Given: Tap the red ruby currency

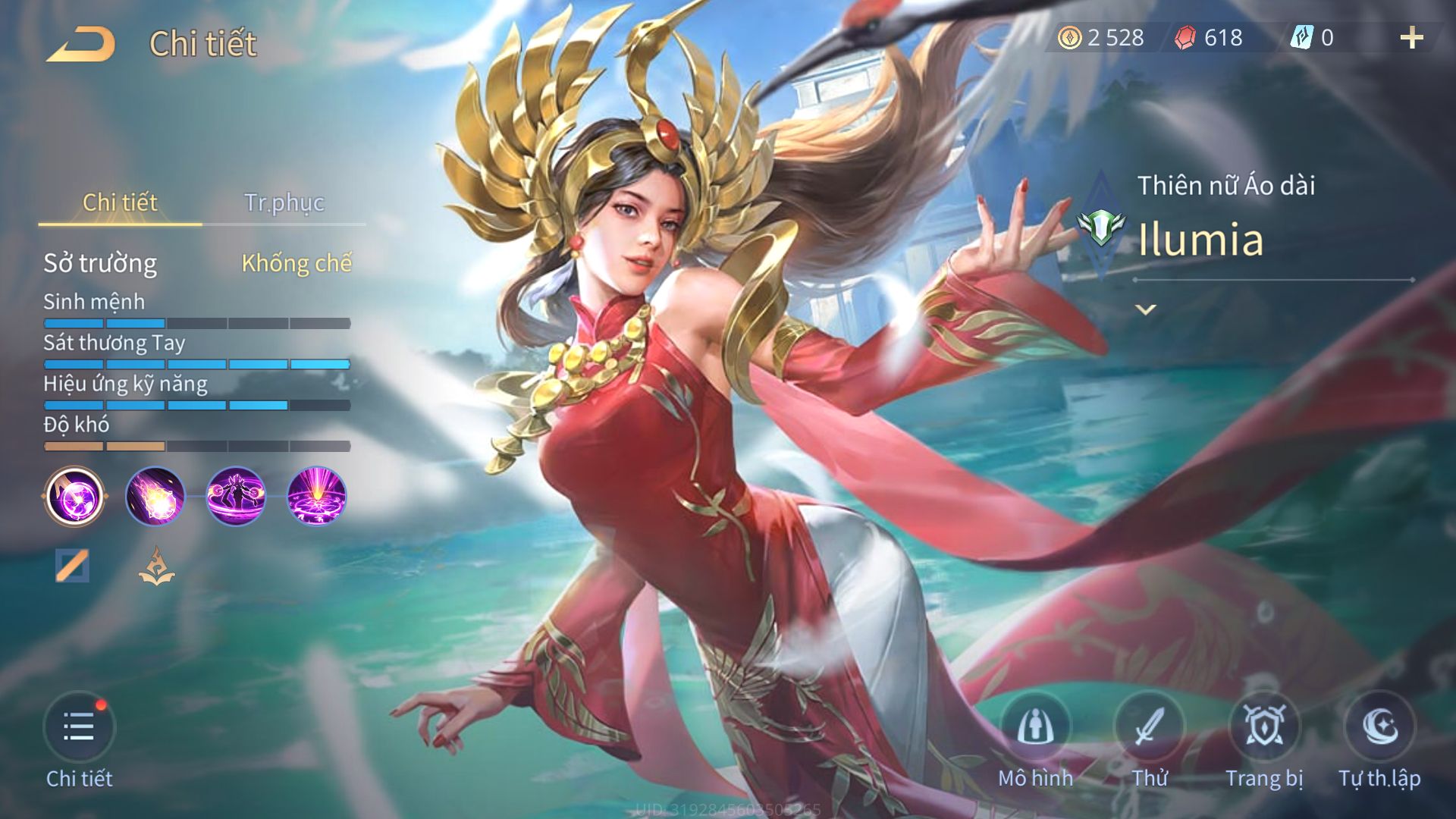Looking at the screenshot, I should [x=1210, y=38].
